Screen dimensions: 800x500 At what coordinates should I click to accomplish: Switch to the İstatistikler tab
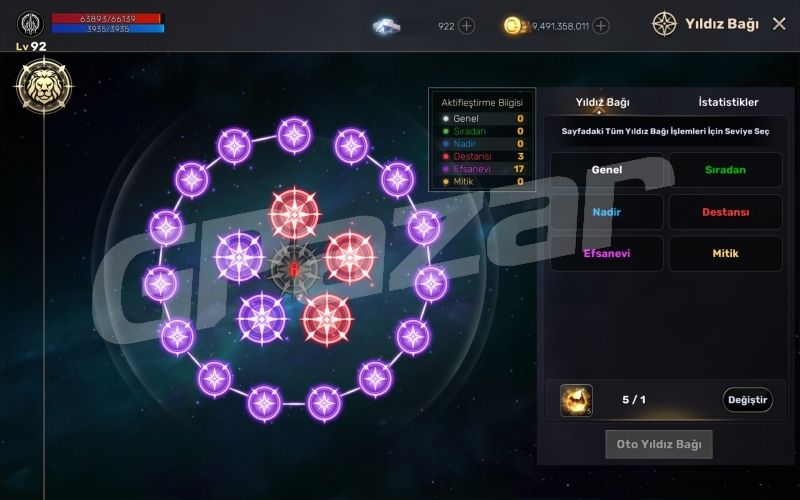[x=728, y=102]
